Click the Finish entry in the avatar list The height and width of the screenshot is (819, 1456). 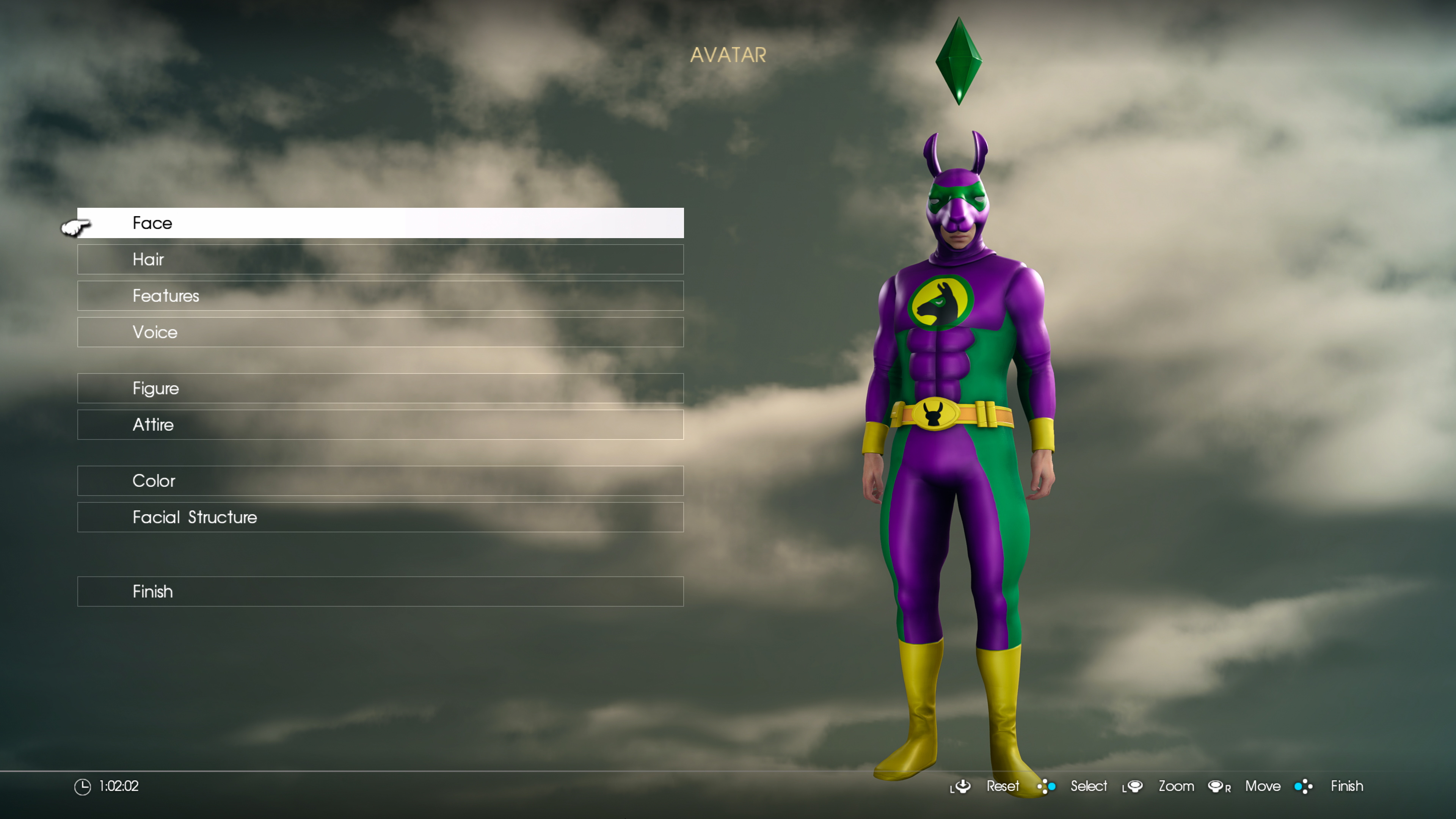pos(380,592)
